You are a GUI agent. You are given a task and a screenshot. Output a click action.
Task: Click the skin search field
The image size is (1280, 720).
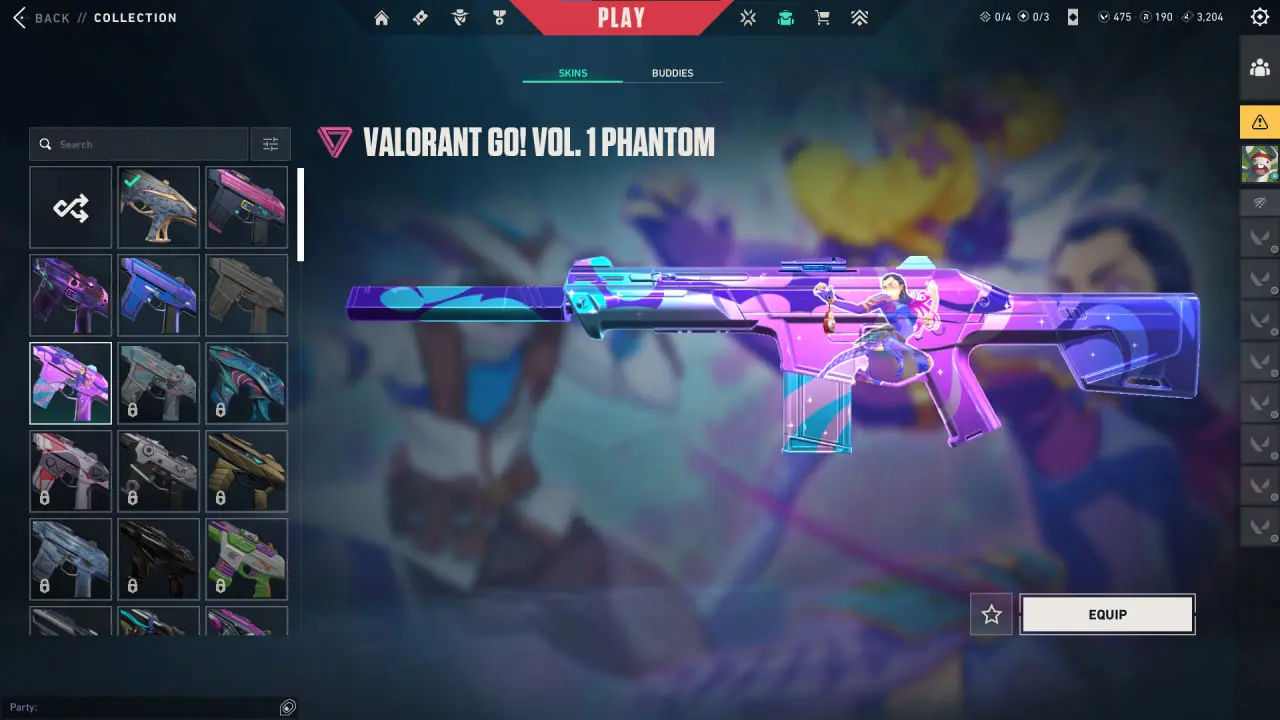pos(140,144)
